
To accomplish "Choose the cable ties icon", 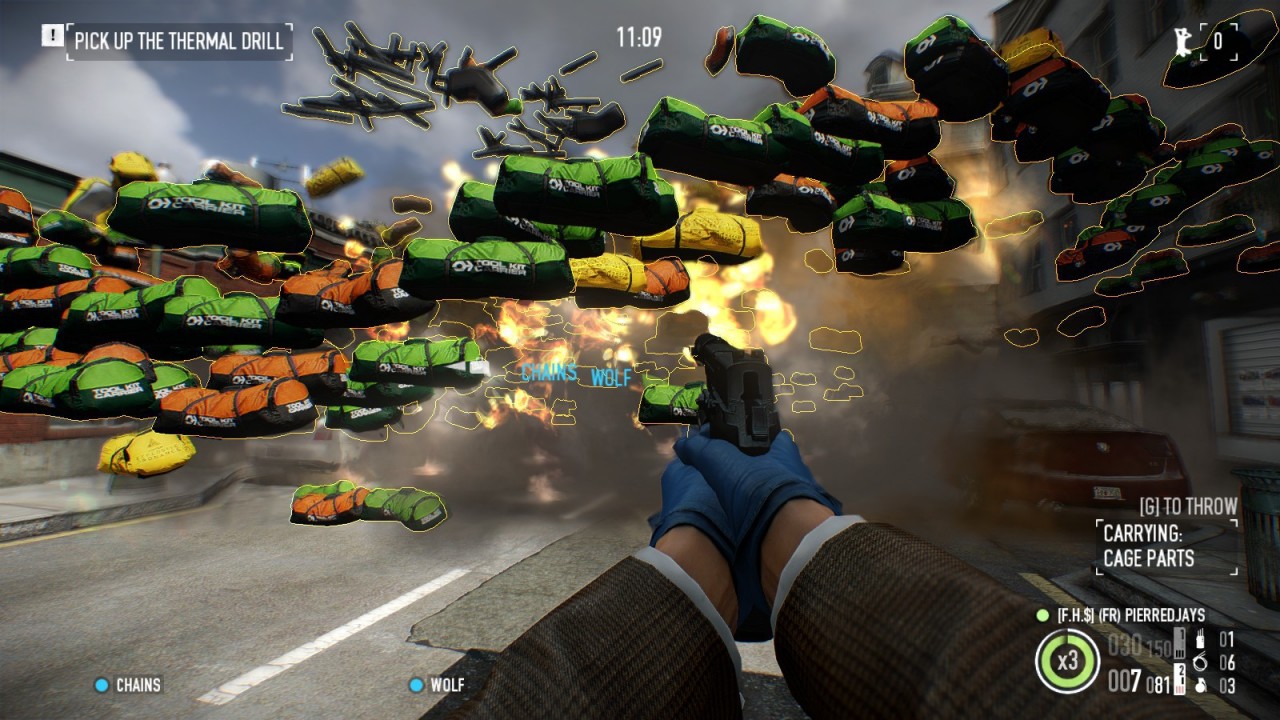I will click(1200, 662).
